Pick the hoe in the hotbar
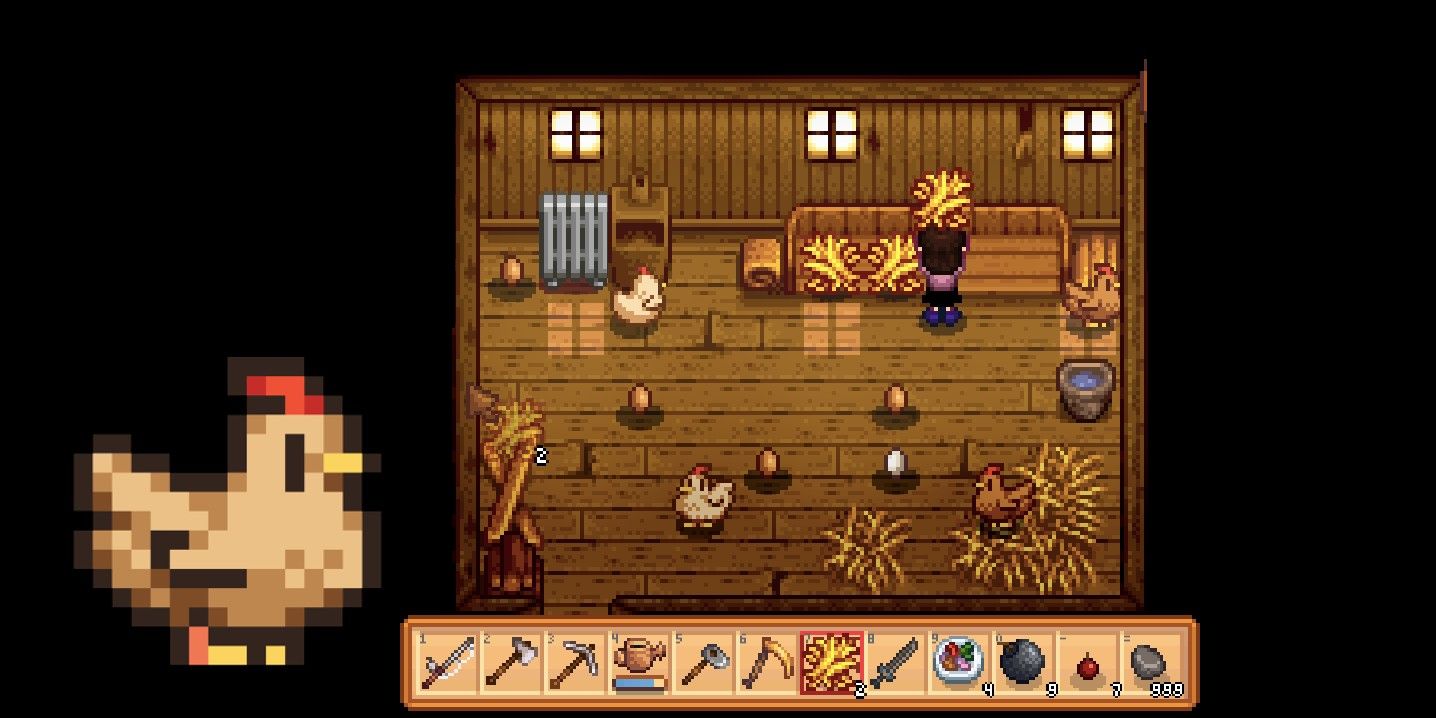The width and height of the screenshot is (1436, 718). point(702,662)
